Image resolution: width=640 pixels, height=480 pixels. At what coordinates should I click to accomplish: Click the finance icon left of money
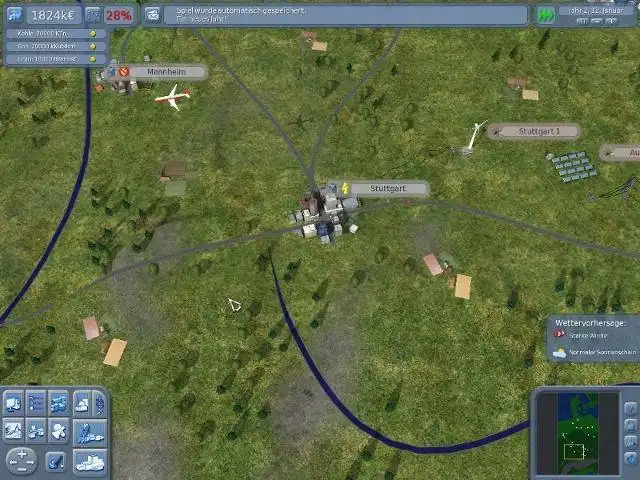click(x=15, y=15)
